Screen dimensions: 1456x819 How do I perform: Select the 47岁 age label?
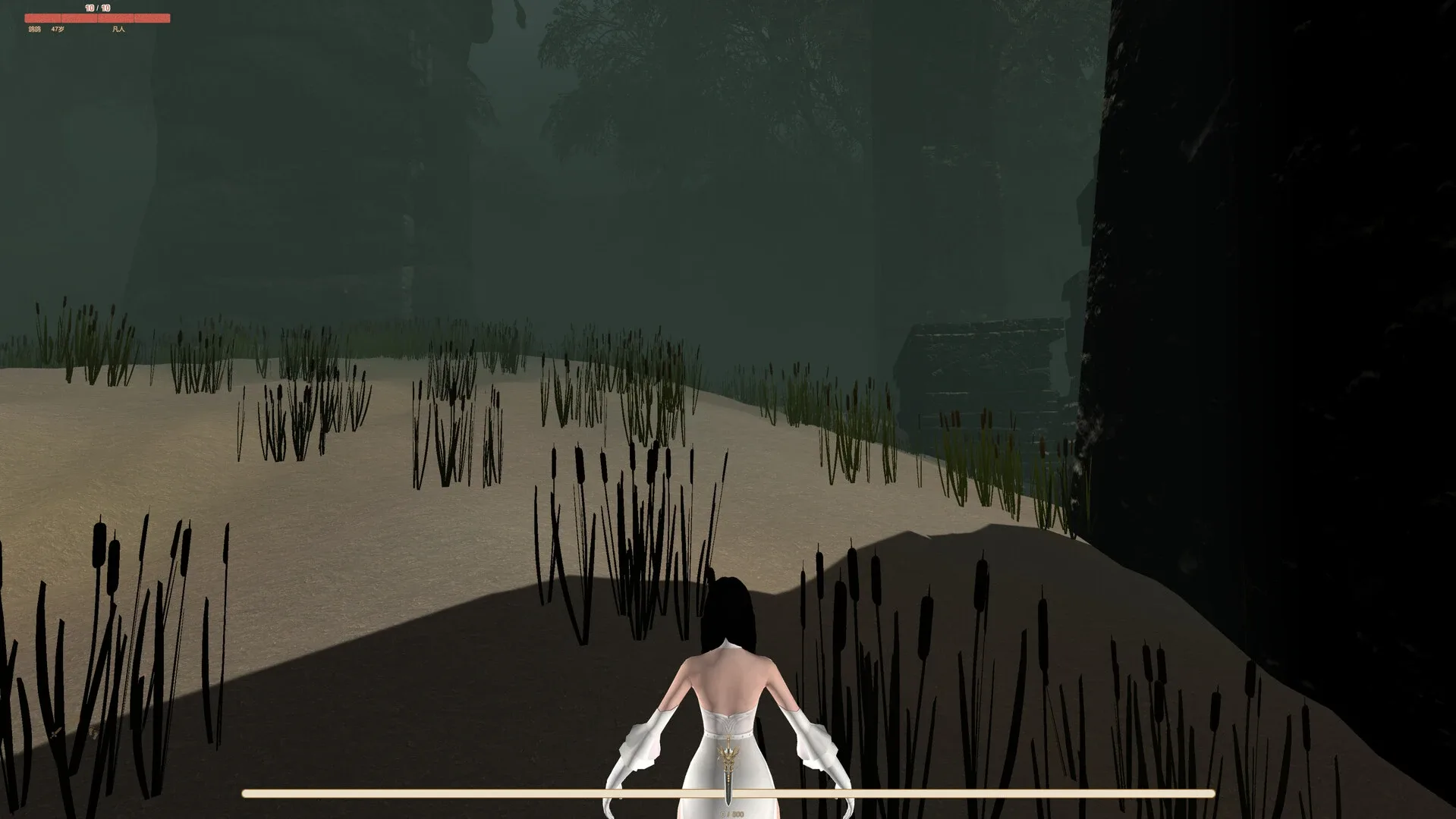coord(57,30)
